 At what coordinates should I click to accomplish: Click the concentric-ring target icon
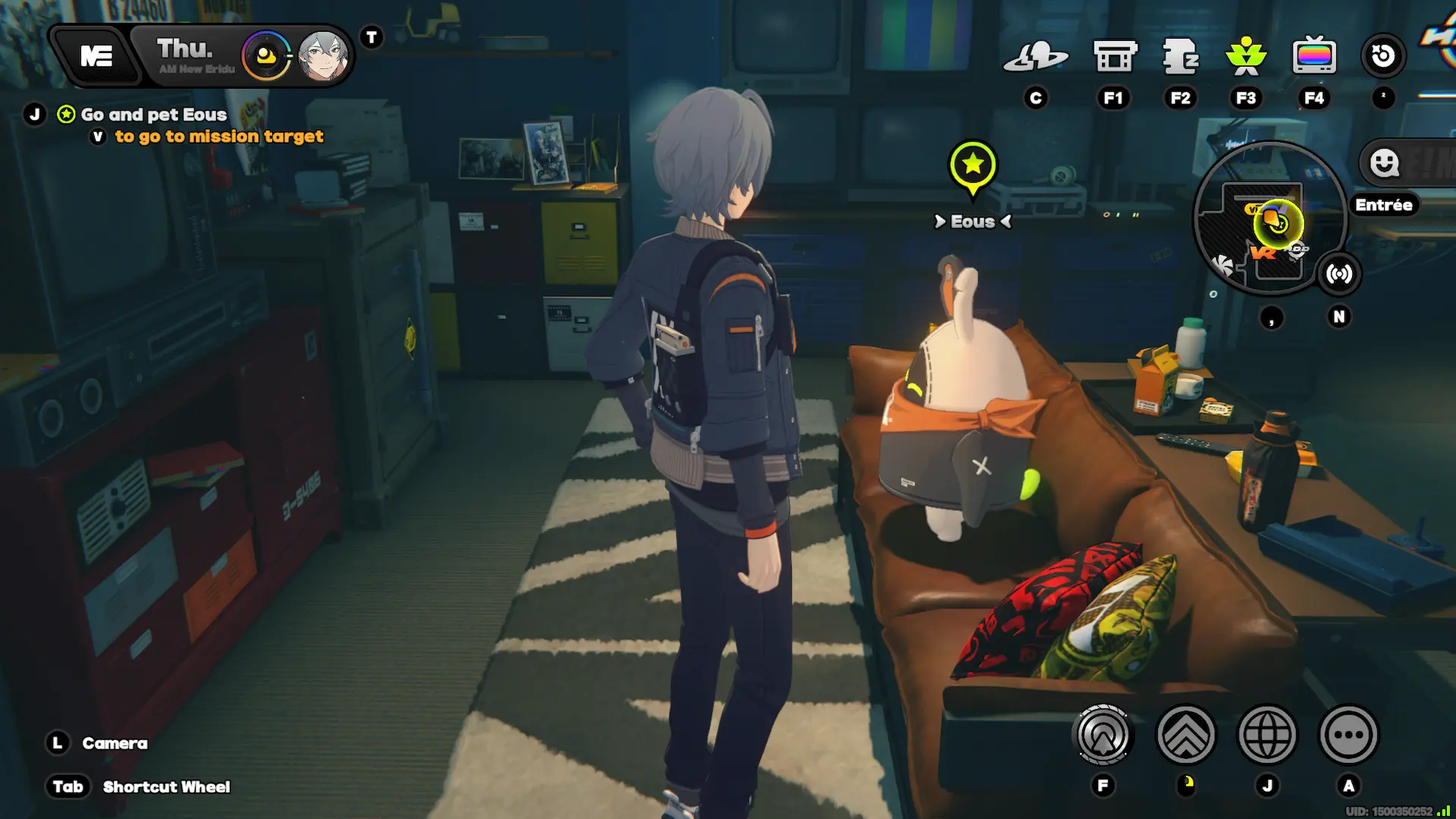pyautogui.click(x=1103, y=734)
